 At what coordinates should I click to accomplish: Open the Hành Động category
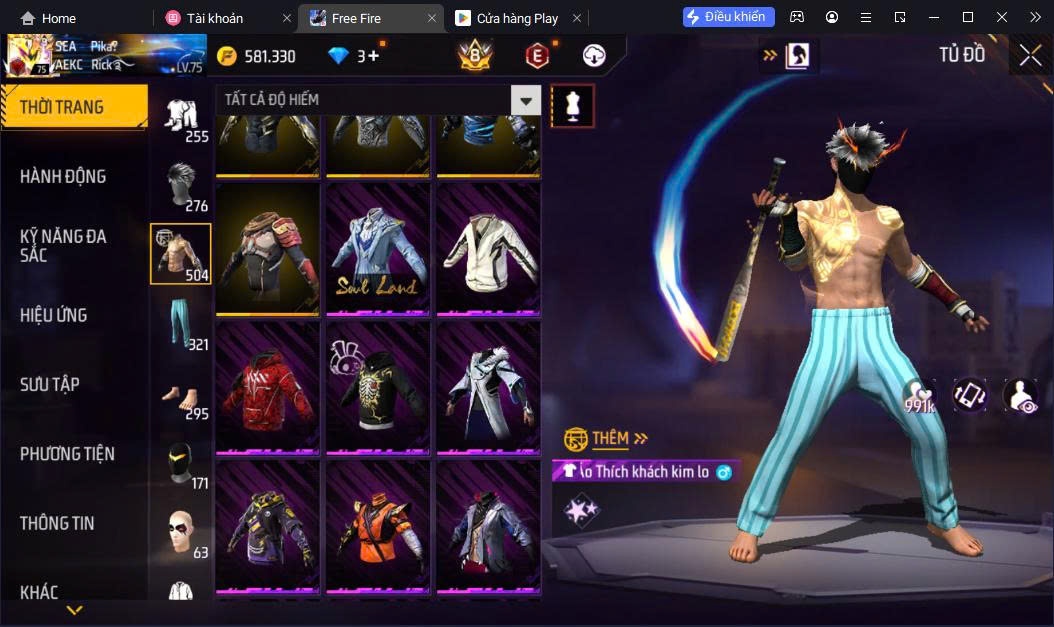[63, 177]
